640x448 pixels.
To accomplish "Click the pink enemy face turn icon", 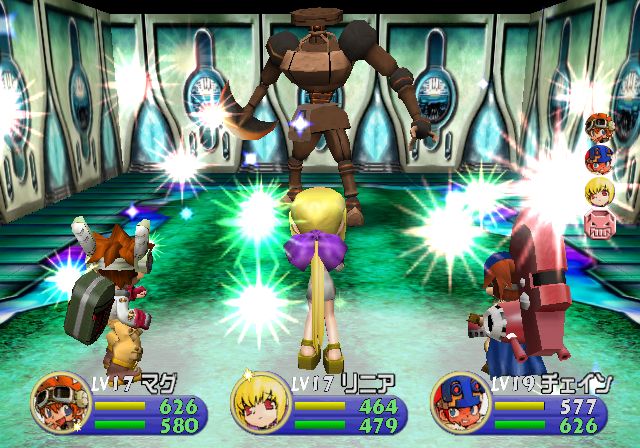I will tap(600, 223).
